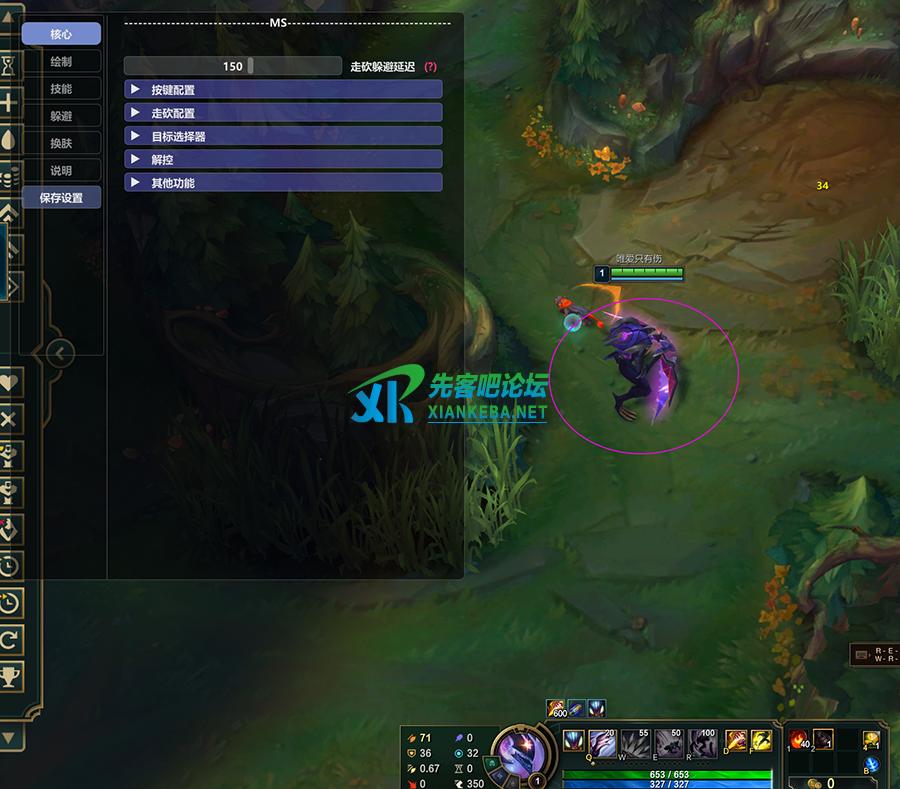Switch to the 躲避 tab
The height and width of the screenshot is (789, 900).
pos(61,116)
